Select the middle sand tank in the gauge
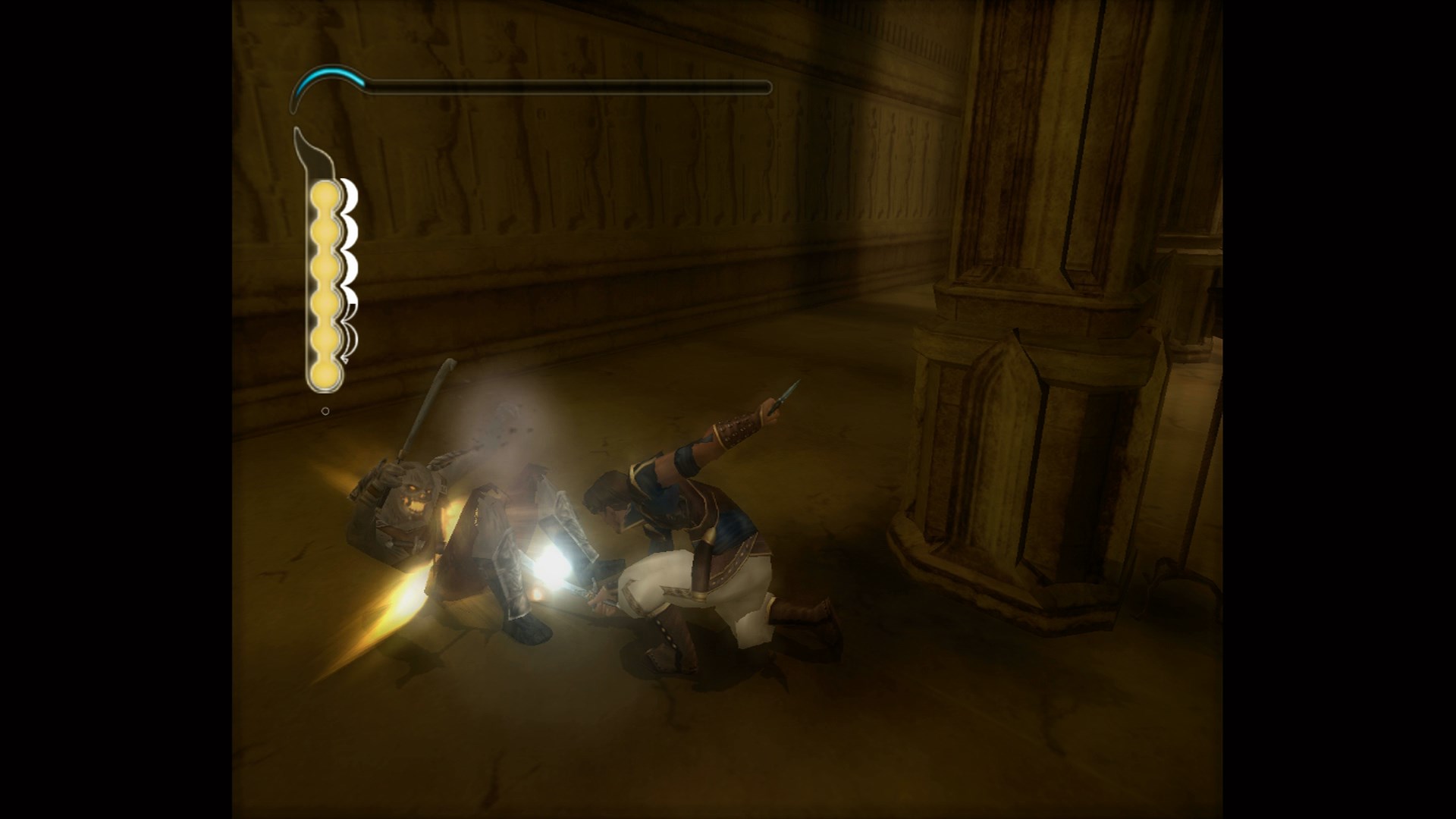This screenshot has height=819, width=1456. tap(323, 268)
